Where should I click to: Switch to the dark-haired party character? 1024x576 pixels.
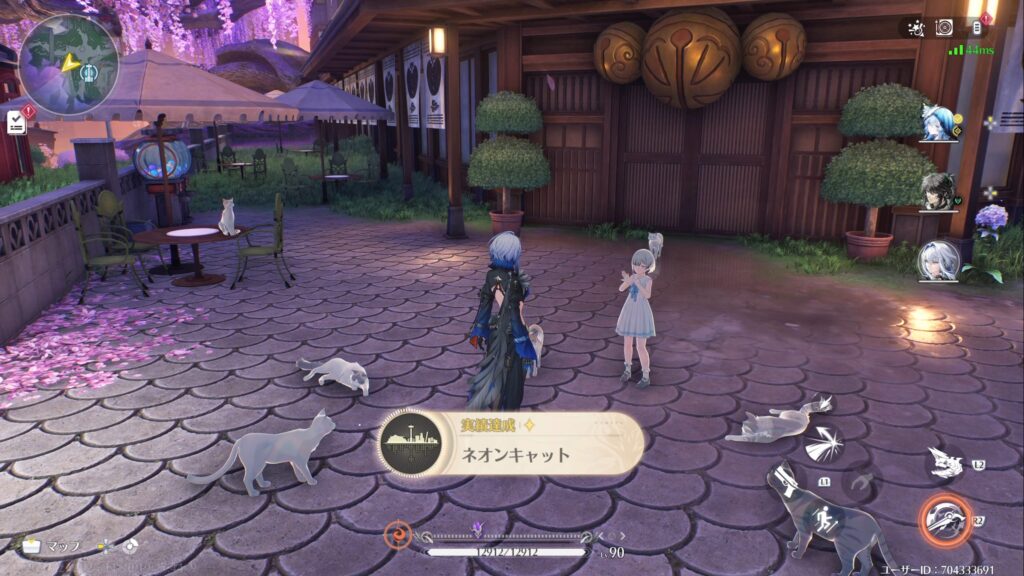[x=939, y=192]
